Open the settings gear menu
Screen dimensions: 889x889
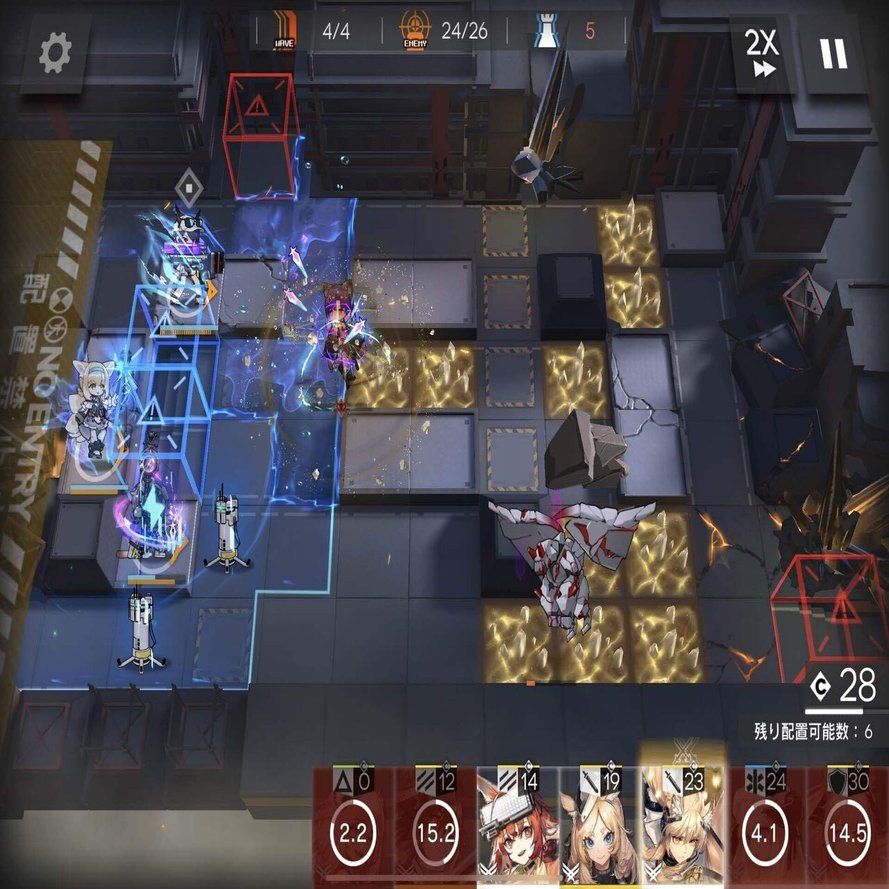(x=56, y=53)
